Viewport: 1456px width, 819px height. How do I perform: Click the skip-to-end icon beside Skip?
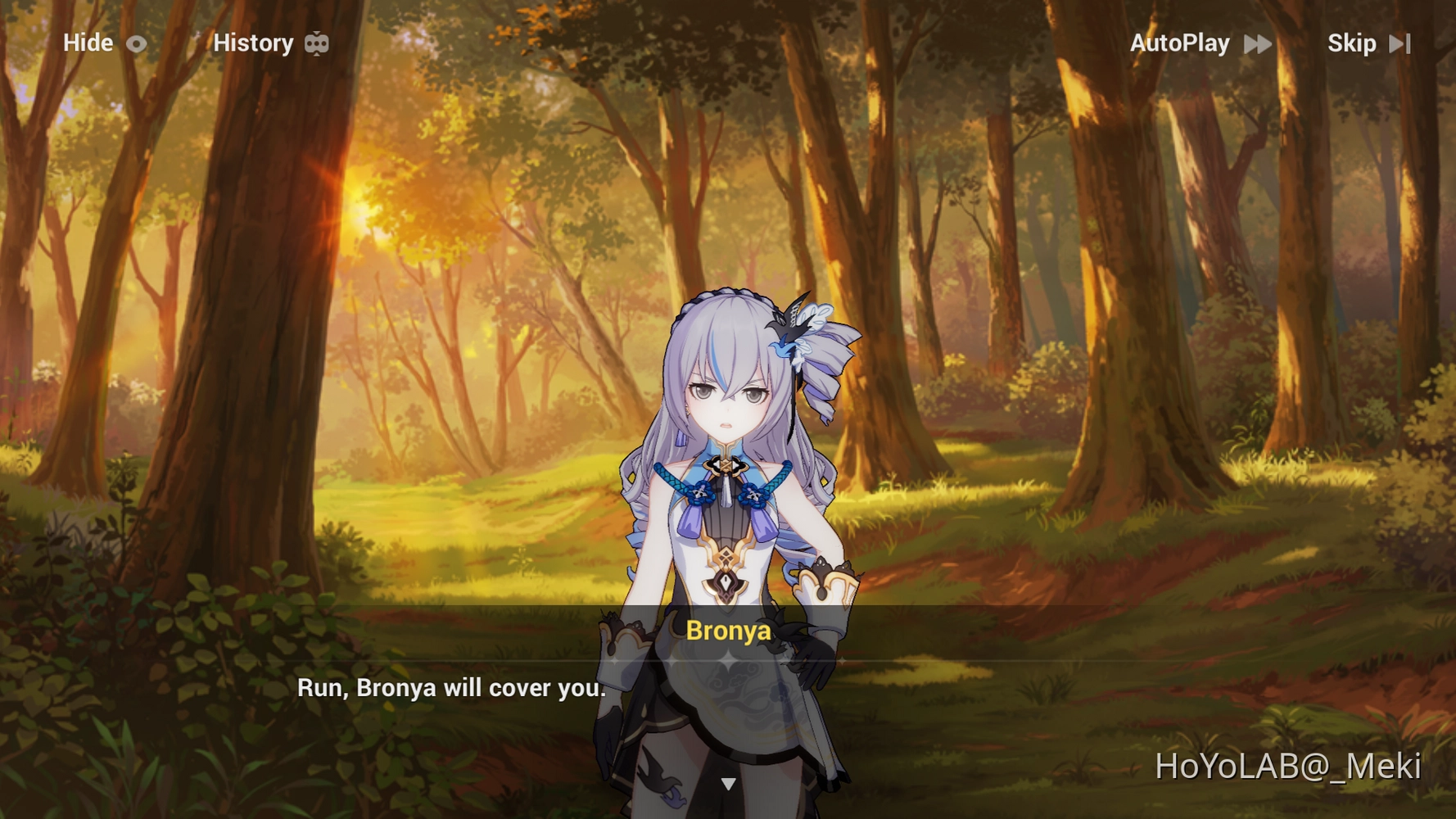click(1399, 43)
